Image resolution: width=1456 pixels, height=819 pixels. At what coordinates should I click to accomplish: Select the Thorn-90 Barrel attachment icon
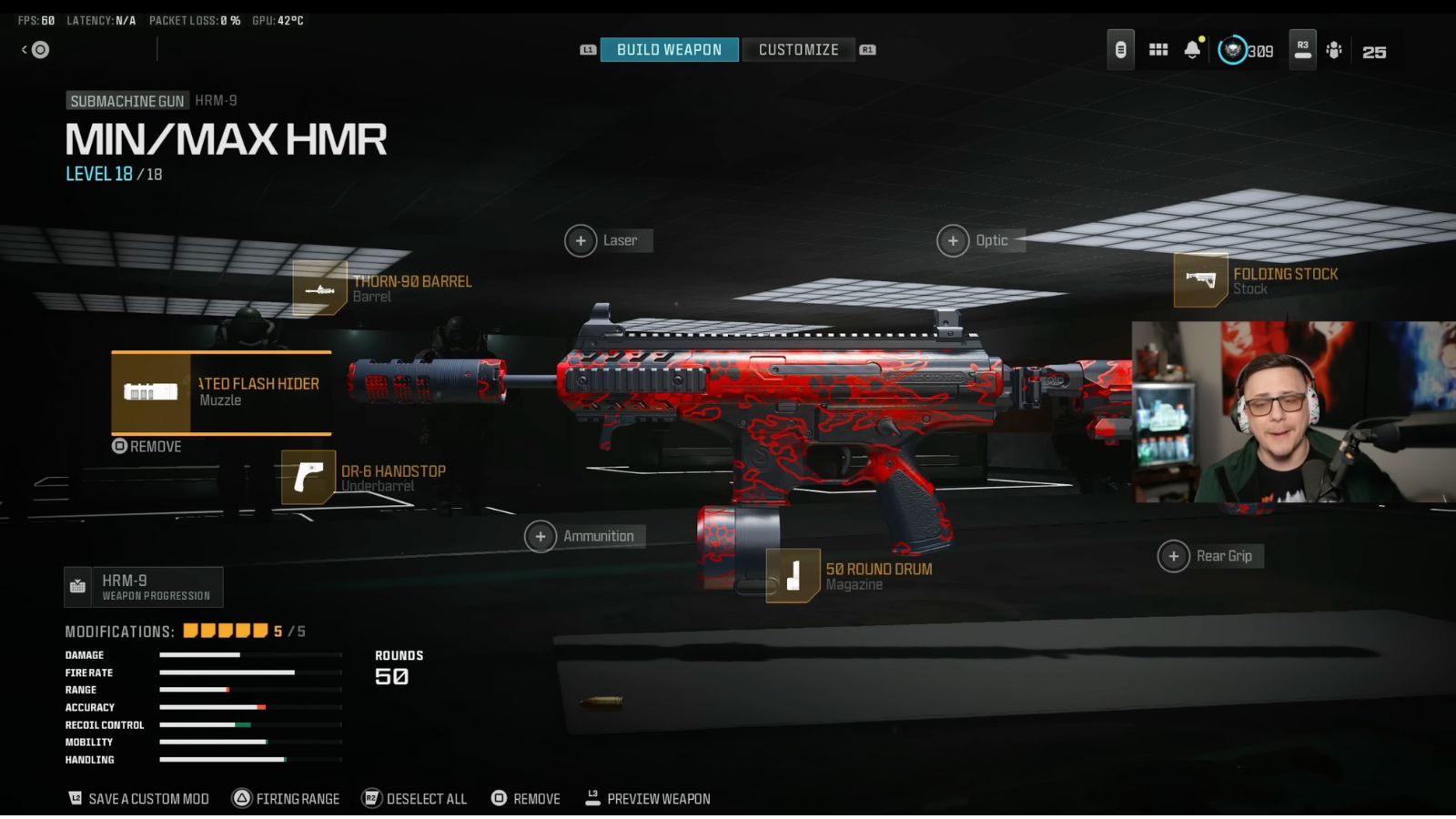point(320,288)
